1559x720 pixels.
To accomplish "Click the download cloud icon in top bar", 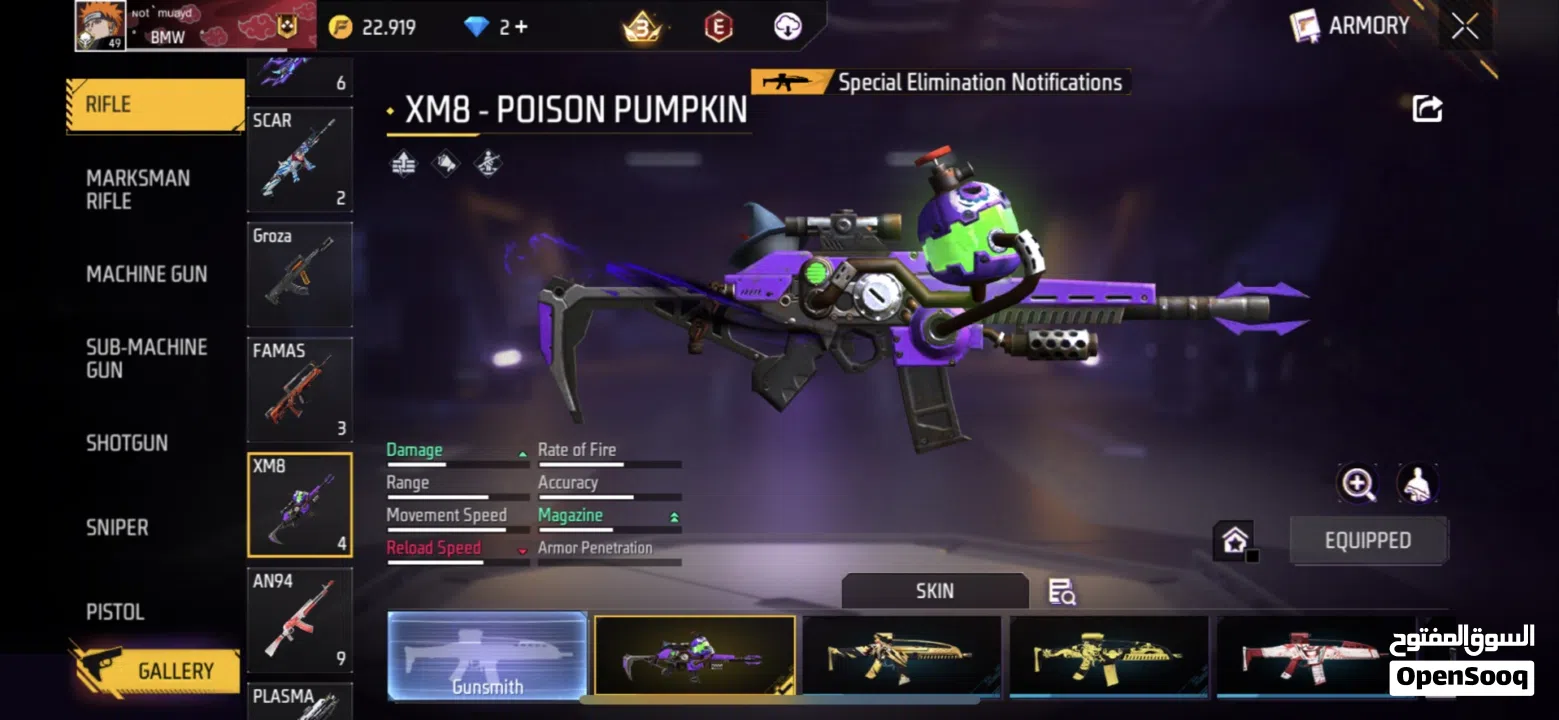I will tap(788, 26).
